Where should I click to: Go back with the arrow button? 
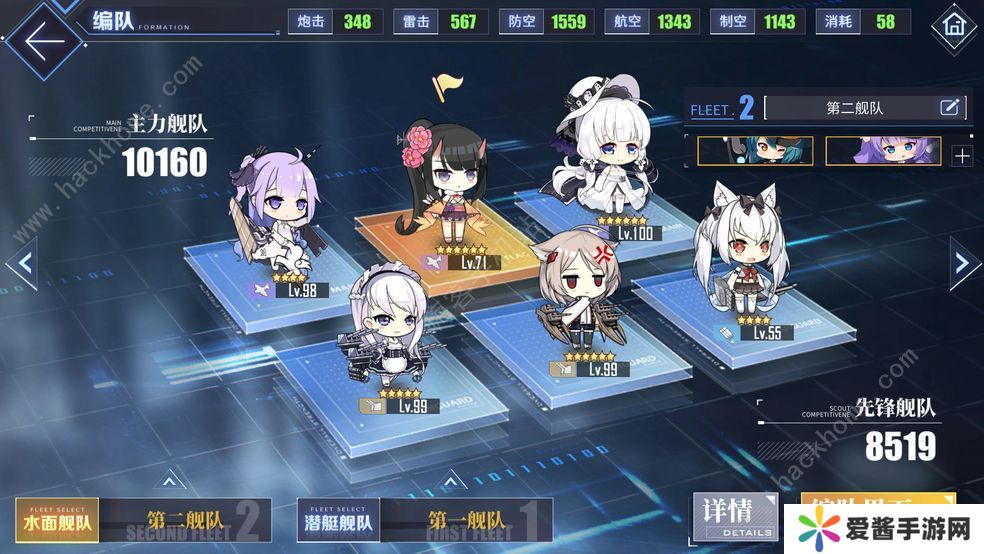click(40, 42)
